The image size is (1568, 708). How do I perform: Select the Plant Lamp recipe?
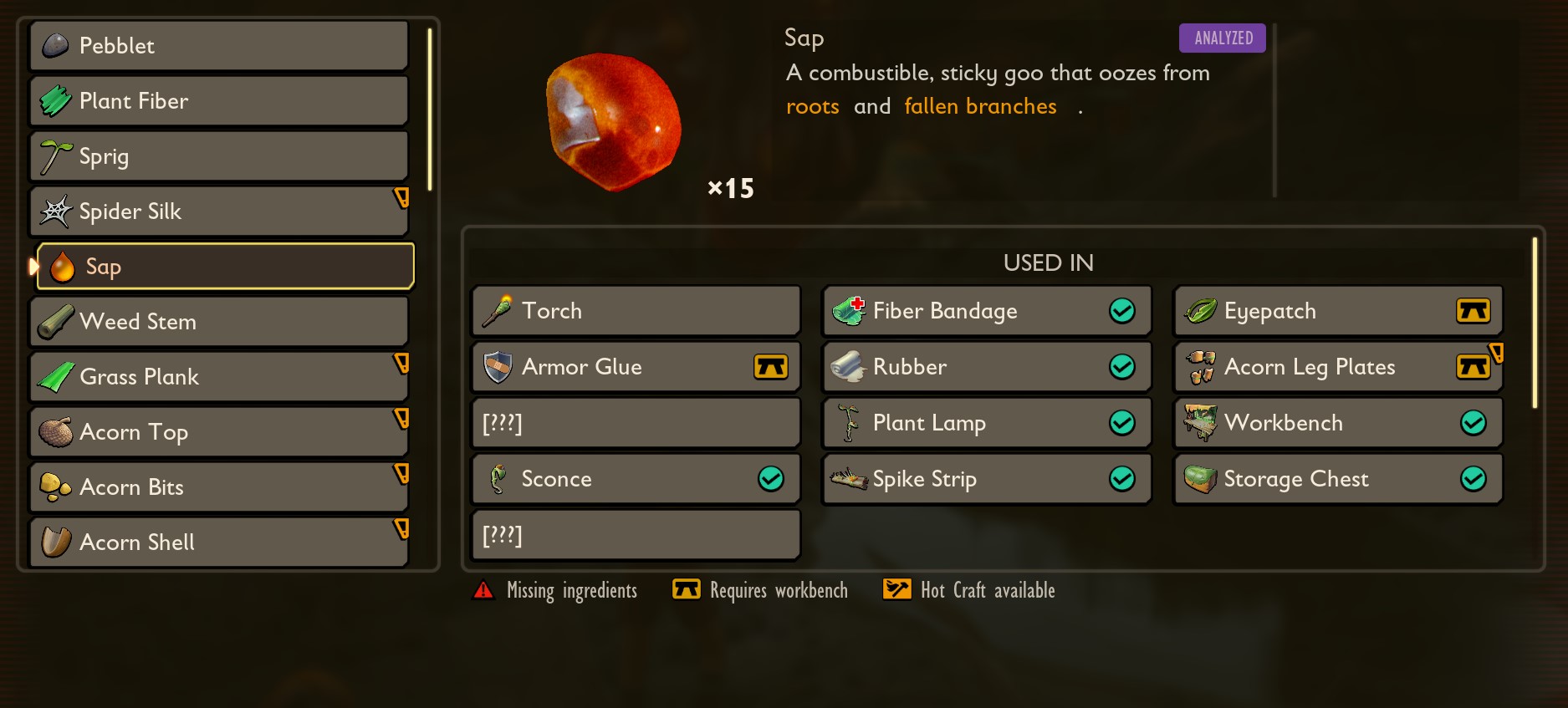pyautogui.click(x=987, y=423)
